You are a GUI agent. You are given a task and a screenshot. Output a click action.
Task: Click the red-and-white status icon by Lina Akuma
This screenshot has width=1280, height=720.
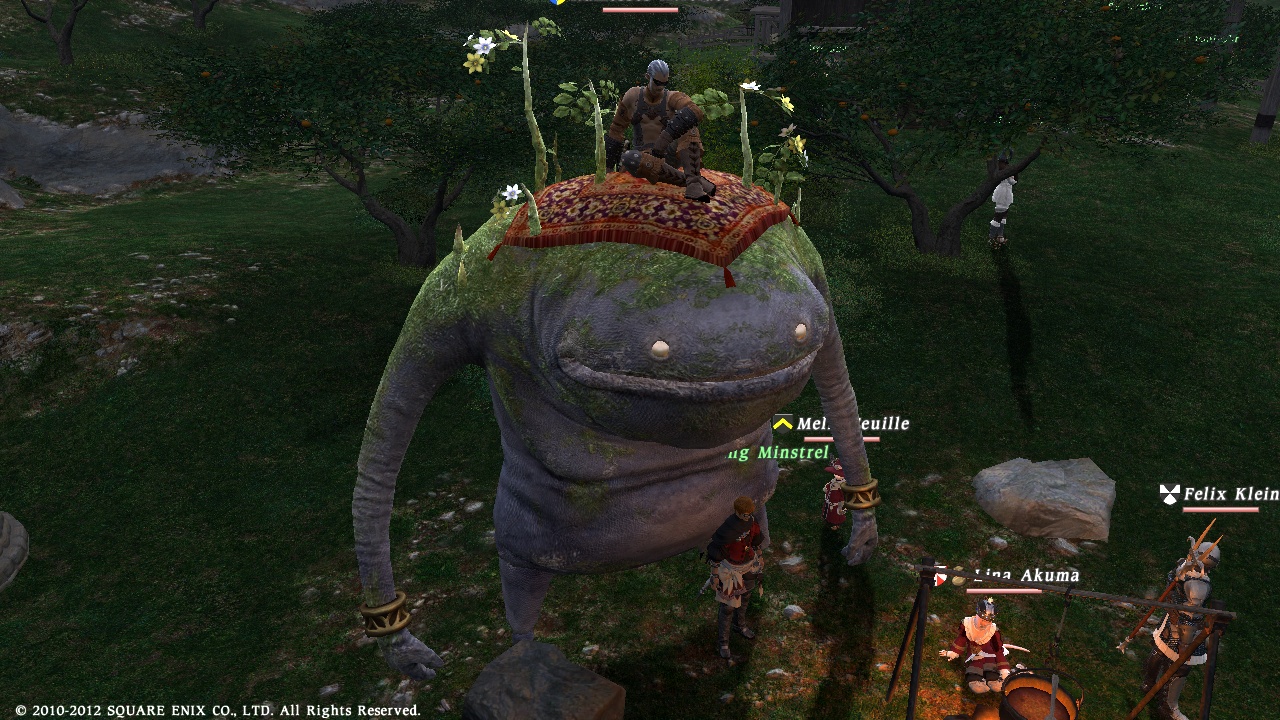941,576
